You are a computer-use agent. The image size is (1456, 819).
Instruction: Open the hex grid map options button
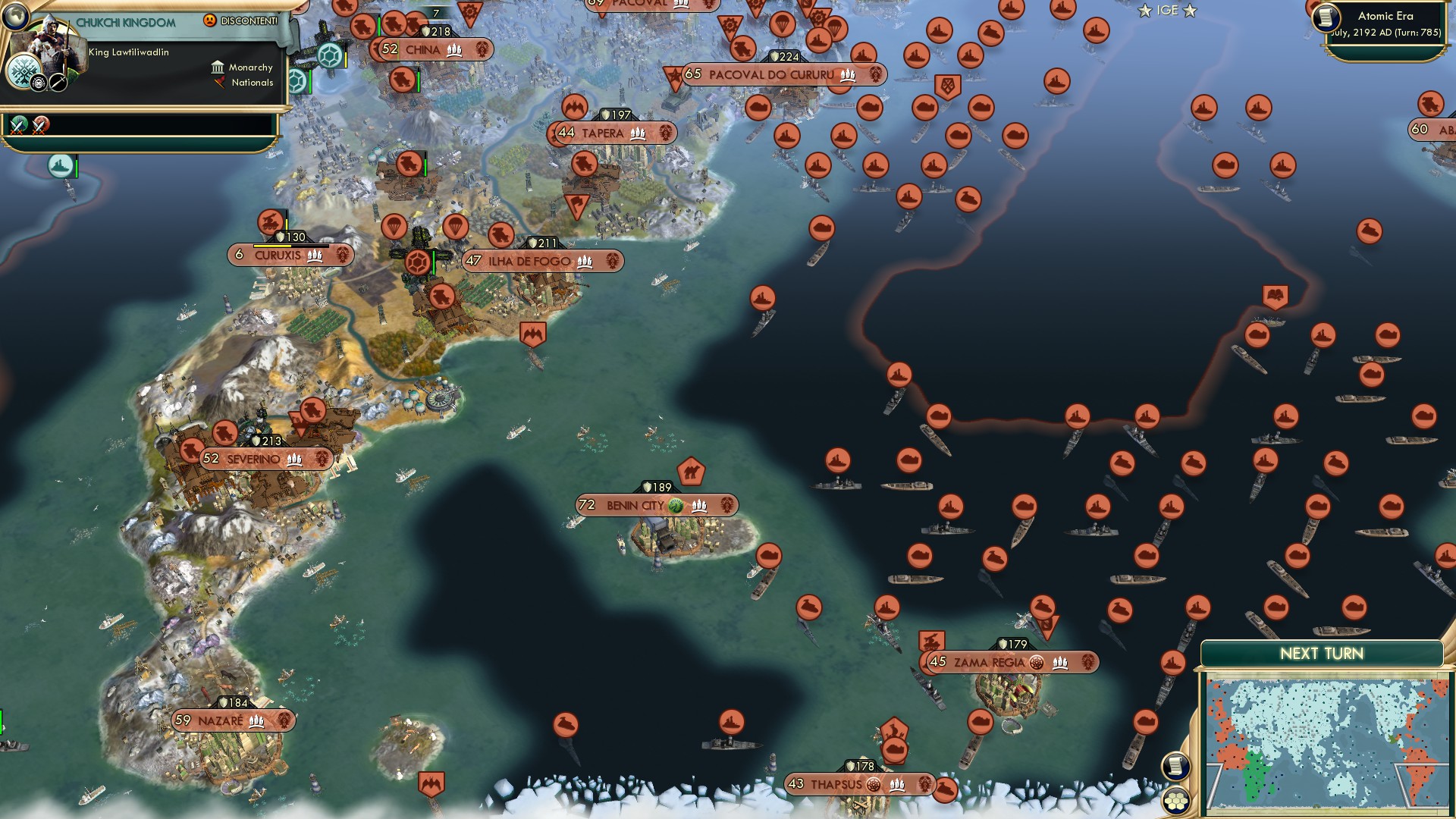click(1176, 801)
